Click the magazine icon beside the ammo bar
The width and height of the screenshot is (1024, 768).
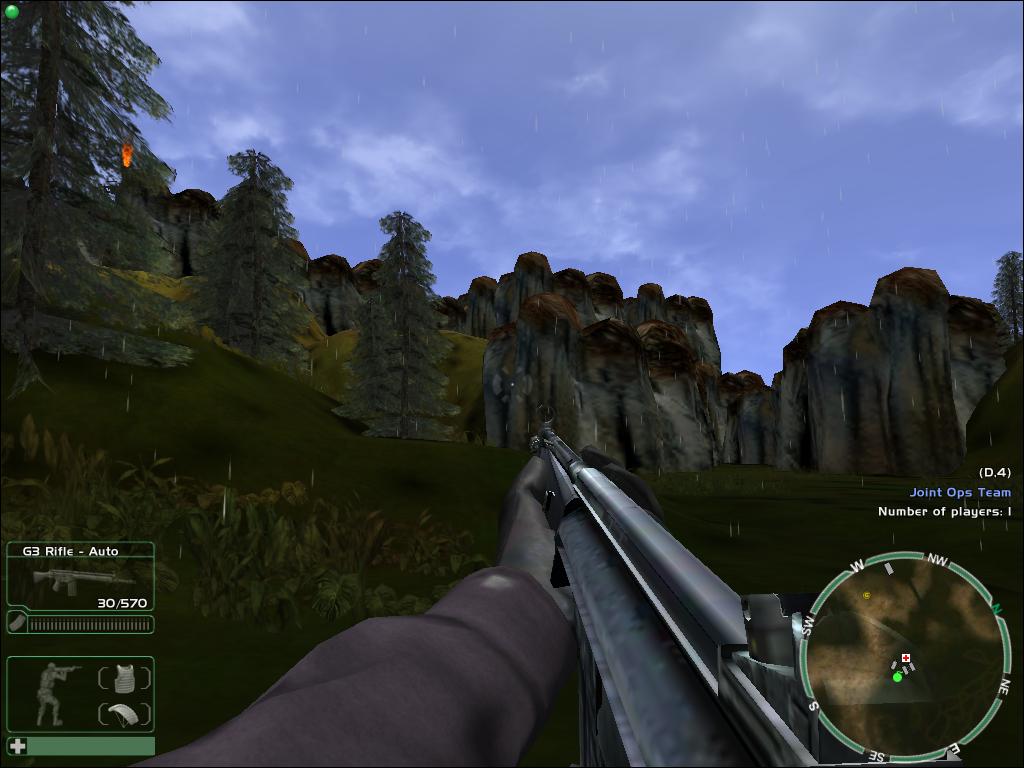17,624
